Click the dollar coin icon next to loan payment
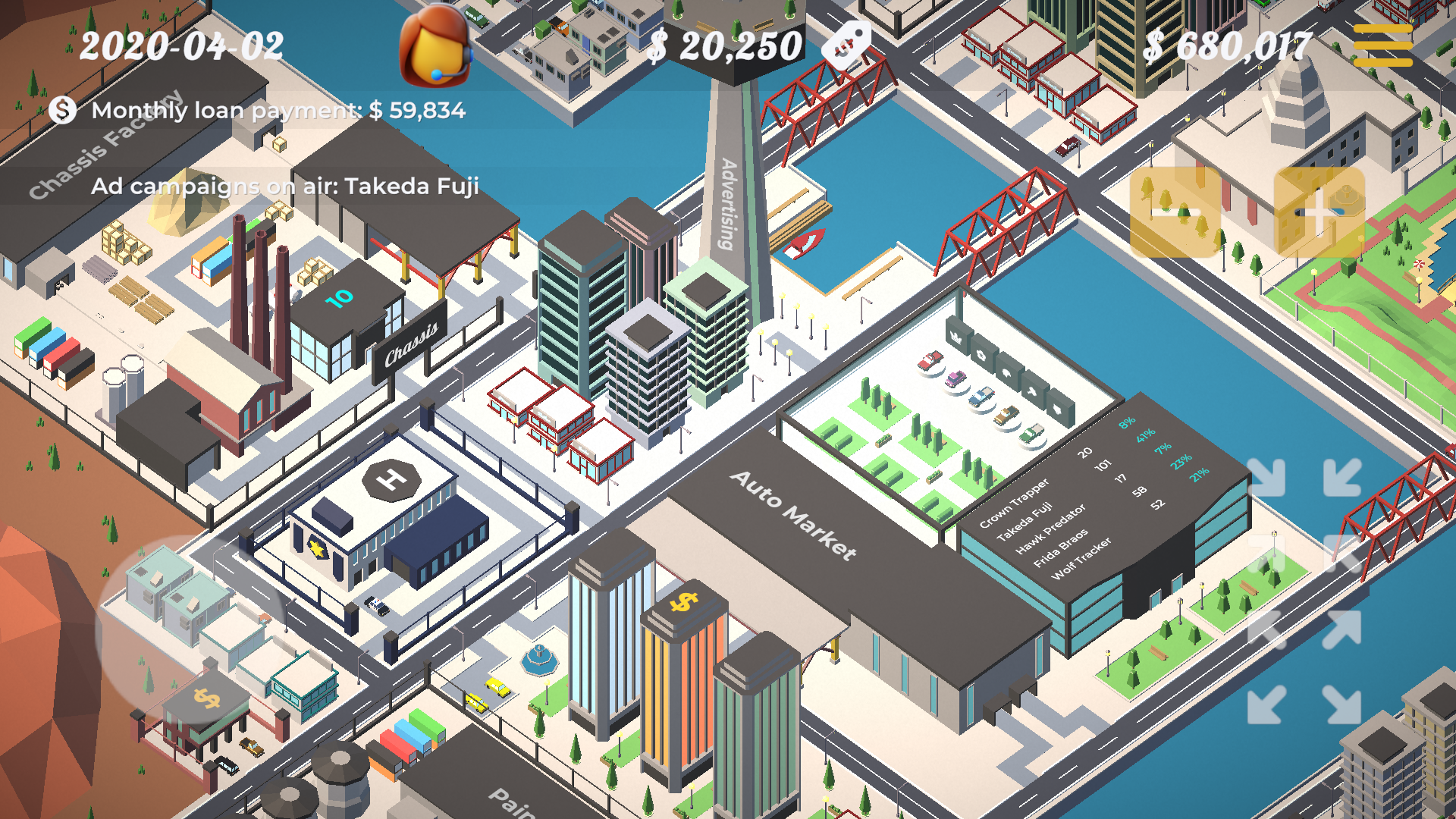 (x=59, y=111)
